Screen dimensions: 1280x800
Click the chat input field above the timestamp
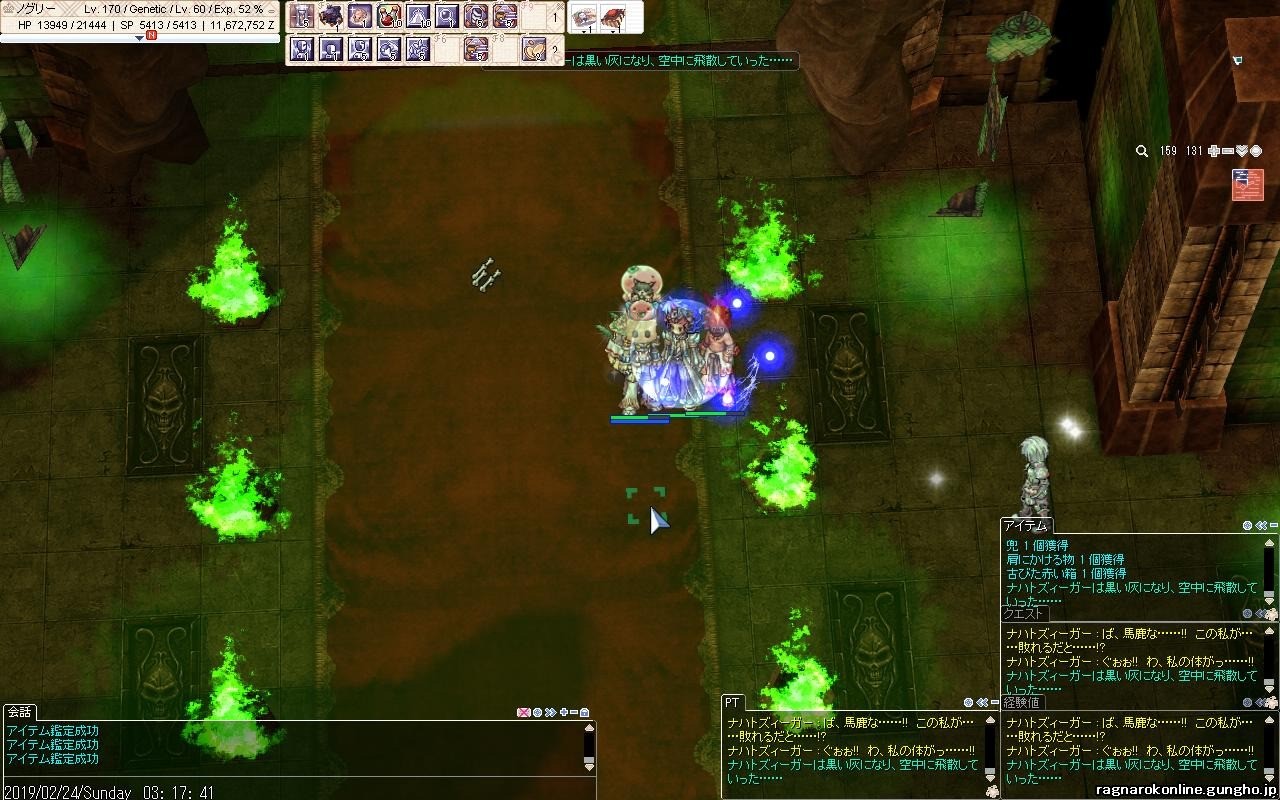tap(290, 778)
